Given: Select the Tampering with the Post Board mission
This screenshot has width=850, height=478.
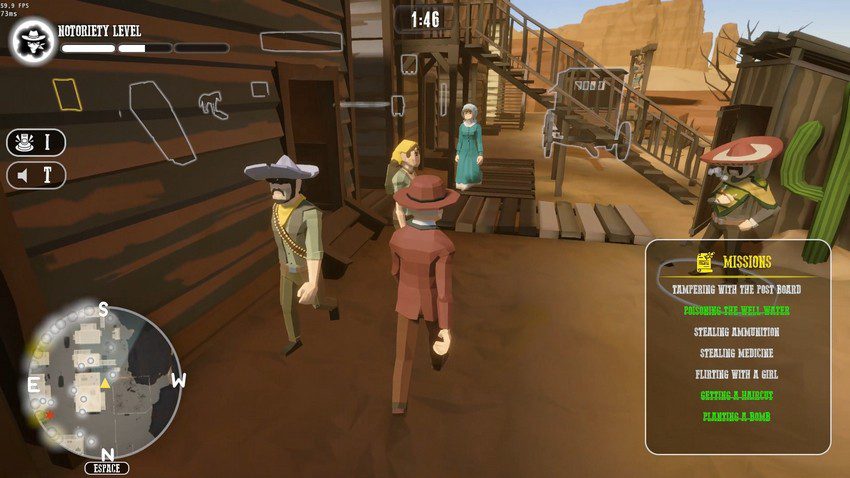Looking at the screenshot, I should coord(736,290).
